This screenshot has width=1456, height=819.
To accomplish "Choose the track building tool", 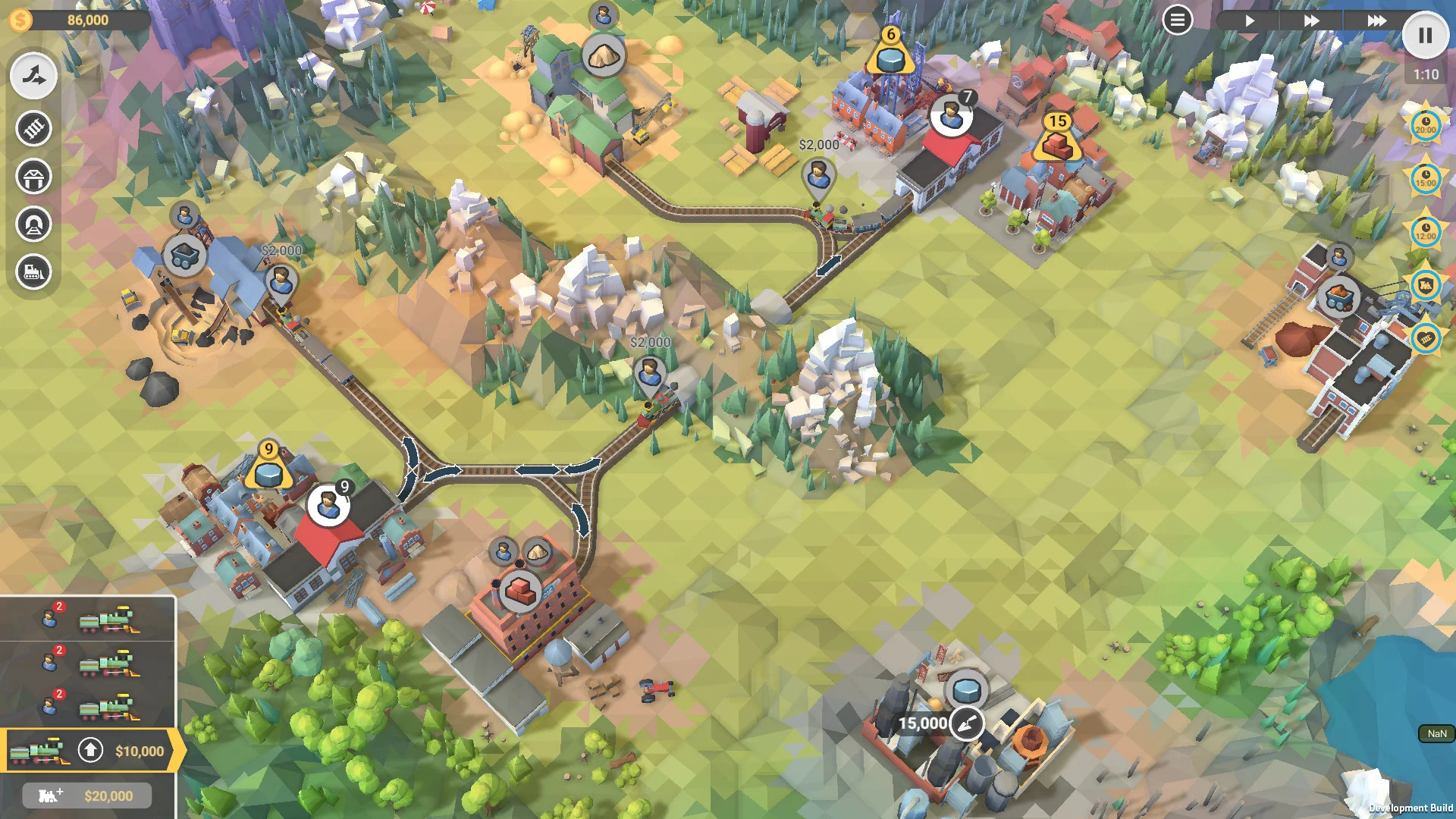I will pyautogui.click(x=33, y=128).
